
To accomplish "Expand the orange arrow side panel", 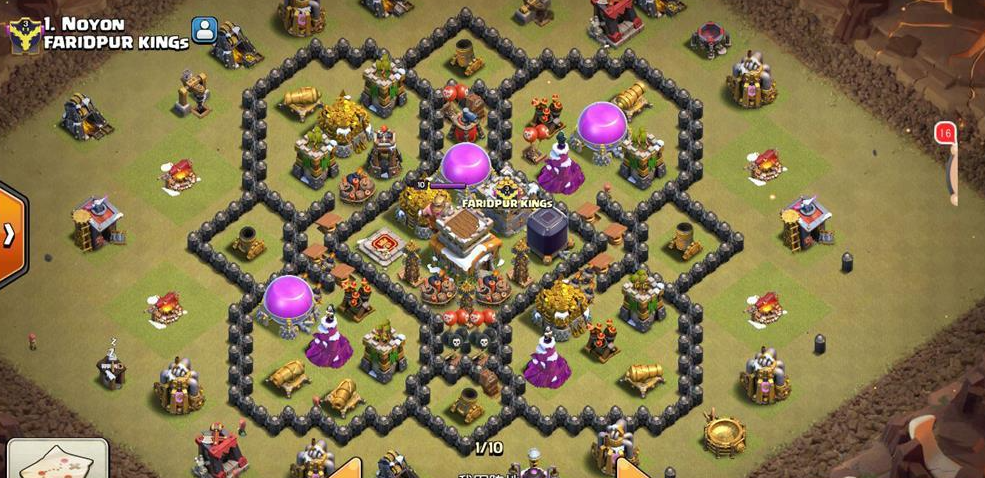I will (10, 235).
